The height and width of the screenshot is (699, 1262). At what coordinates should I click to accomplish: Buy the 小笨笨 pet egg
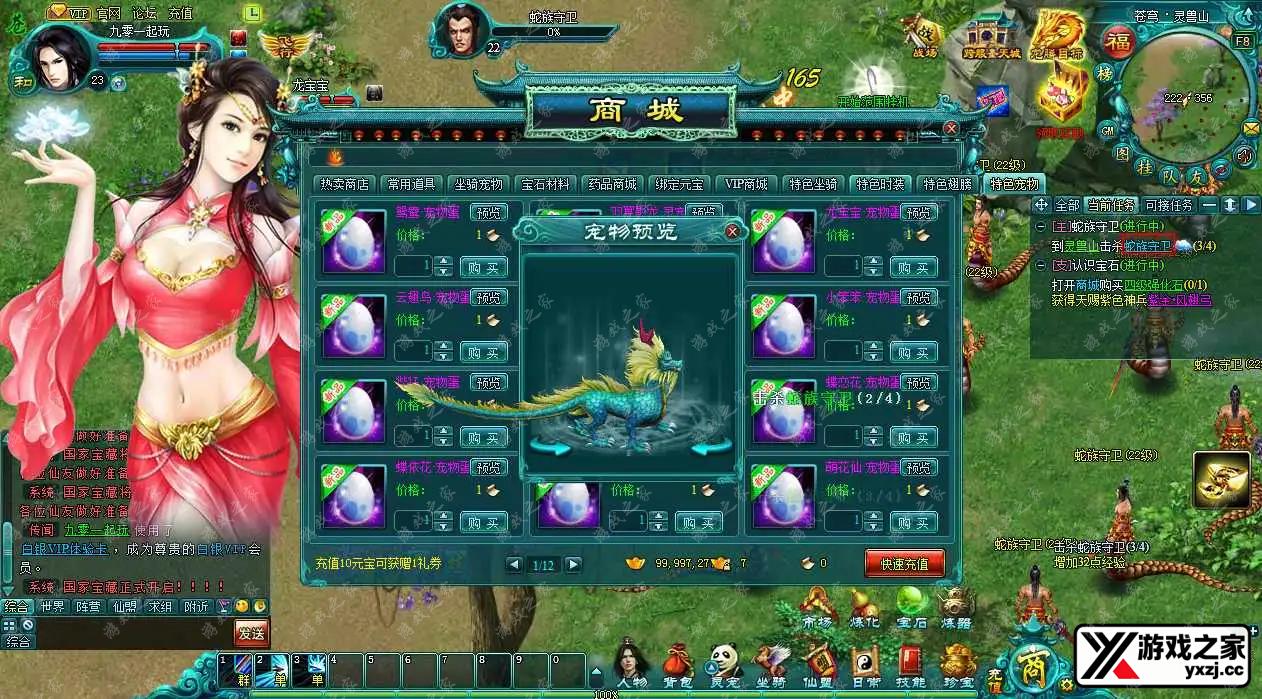(913, 352)
